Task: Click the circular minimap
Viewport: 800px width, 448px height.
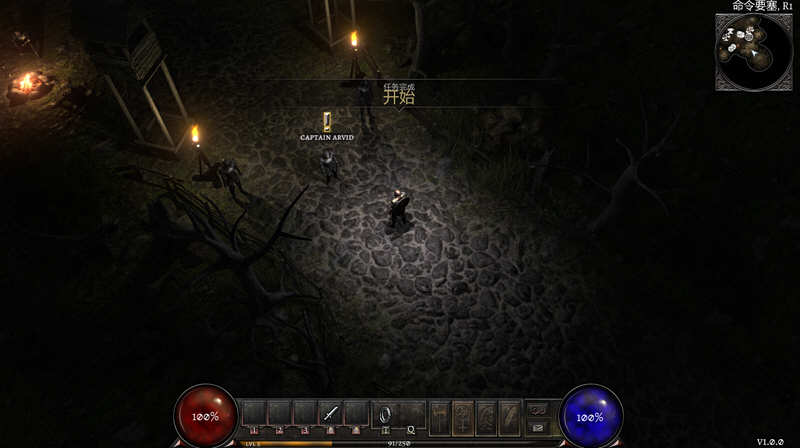Action: point(753,50)
